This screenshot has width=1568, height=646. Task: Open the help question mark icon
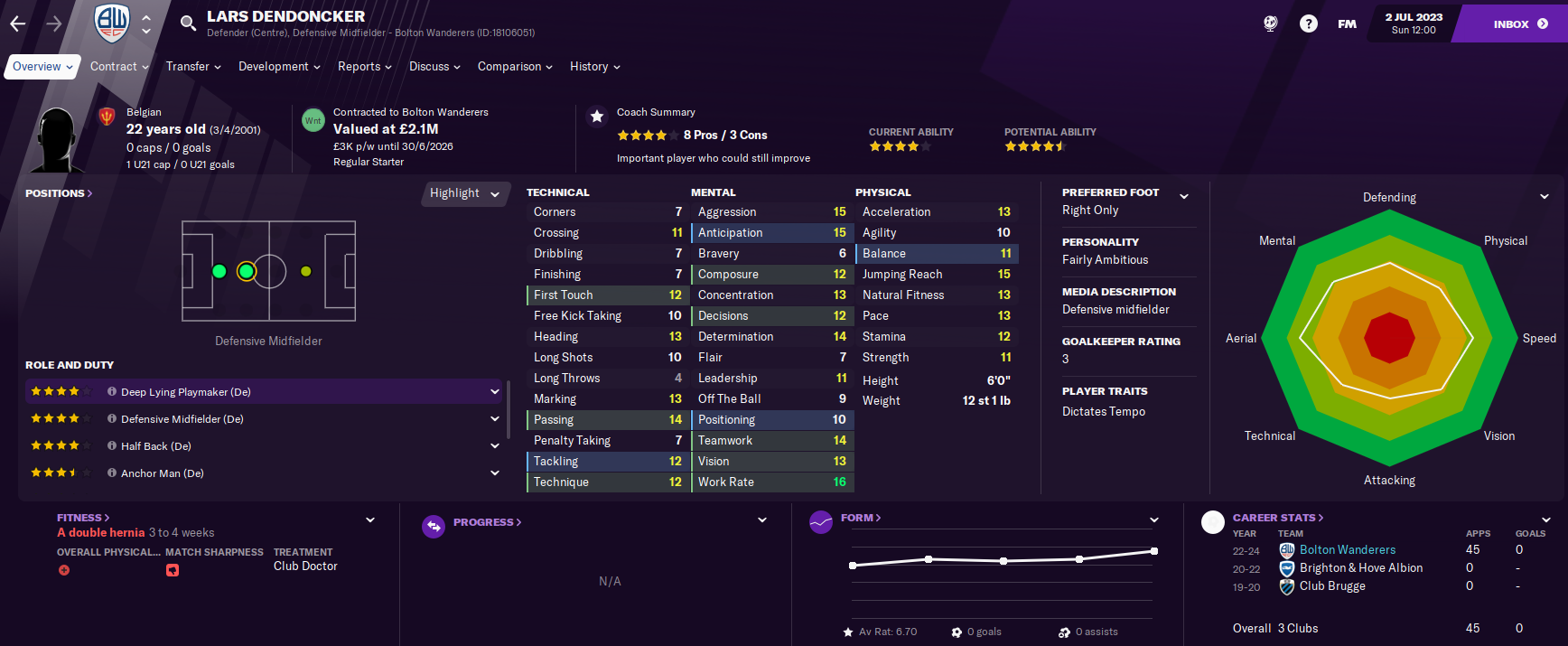(1308, 24)
